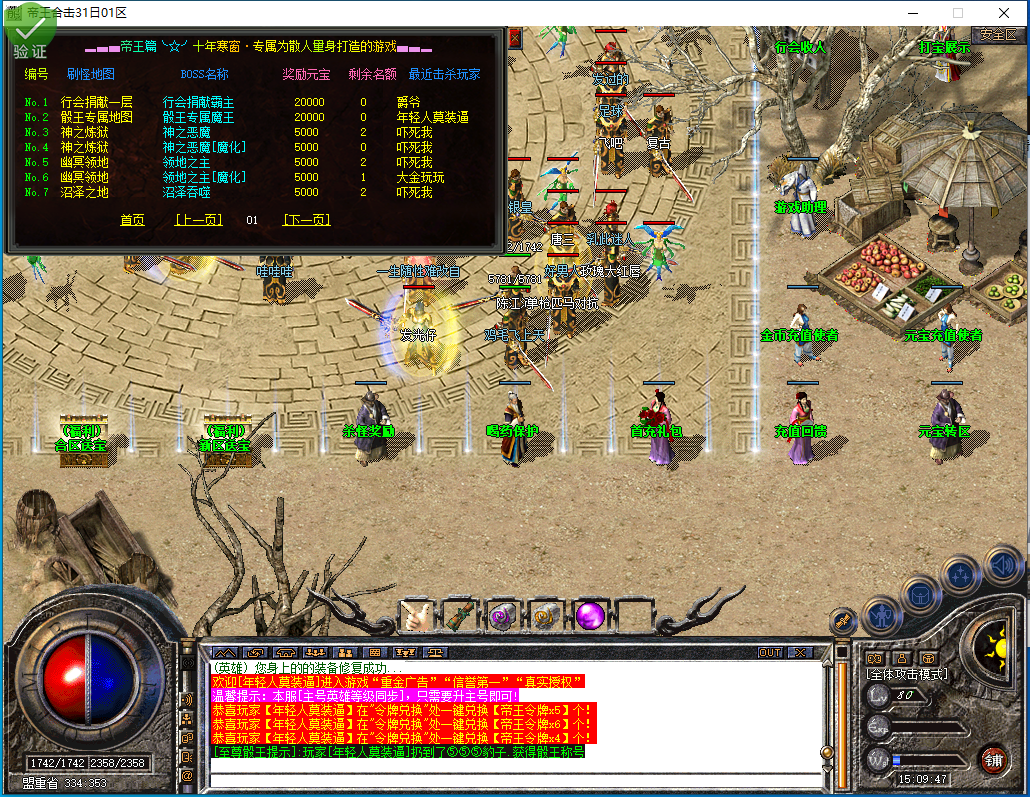This screenshot has height=797, width=1030.
Task: Maximize the game window
Action: point(957,12)
